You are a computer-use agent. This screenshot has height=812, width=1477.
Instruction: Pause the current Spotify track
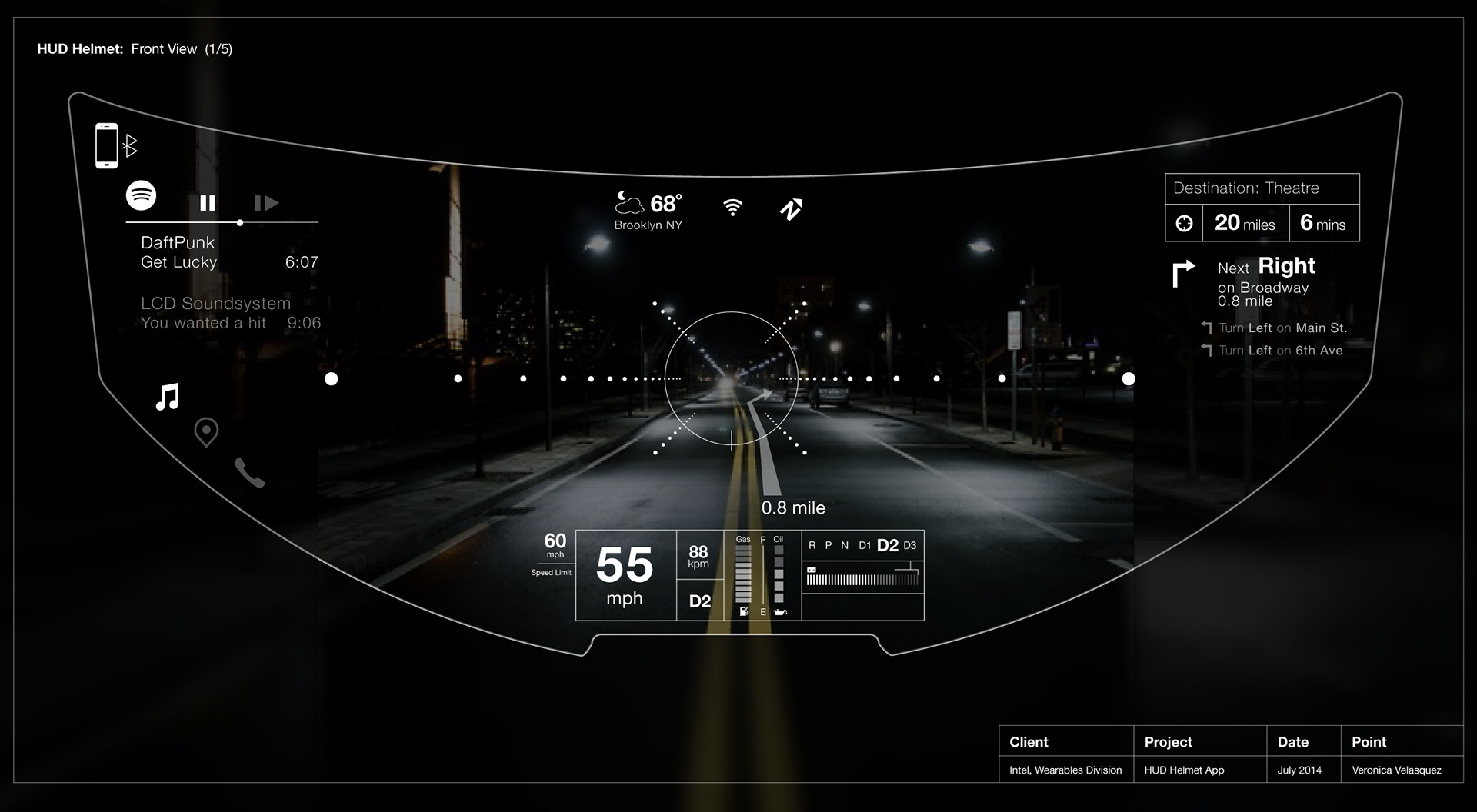pyautogui.click(x=208, y=203)
